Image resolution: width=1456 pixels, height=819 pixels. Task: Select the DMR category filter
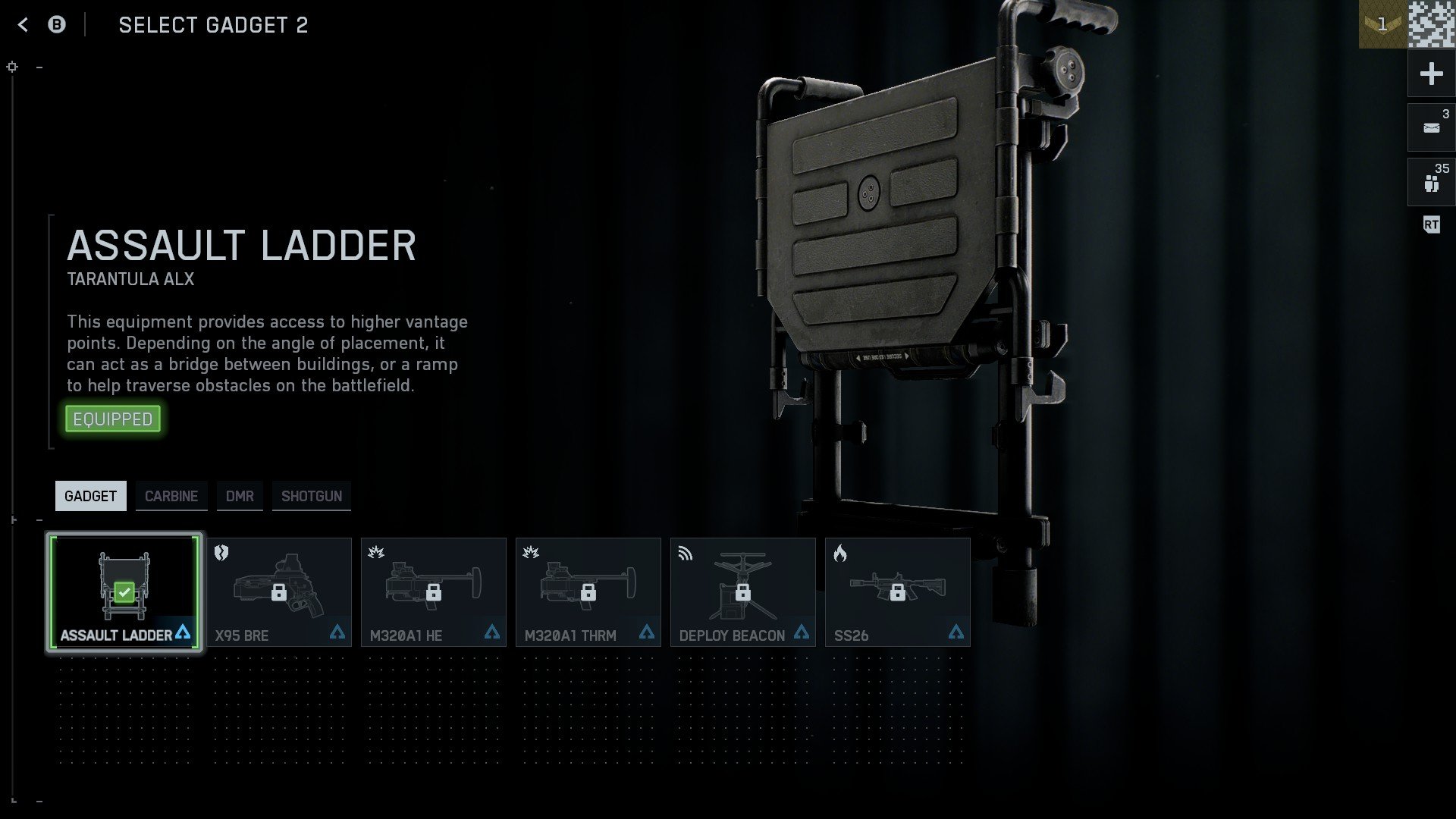click(x=240, y=496)
